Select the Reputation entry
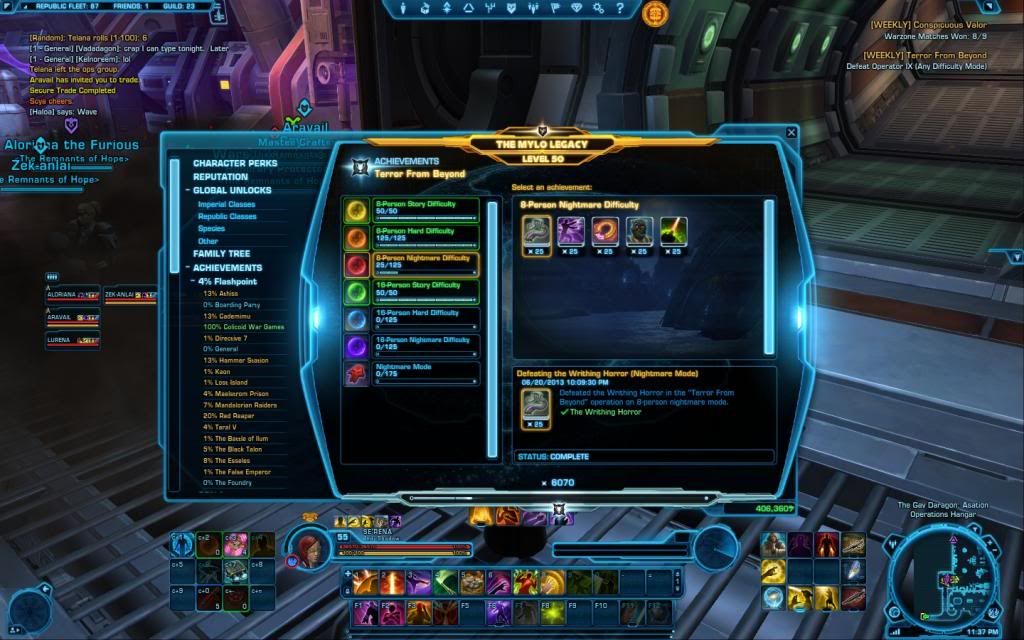Screen dimensions: 1024x640 (220, 177)
